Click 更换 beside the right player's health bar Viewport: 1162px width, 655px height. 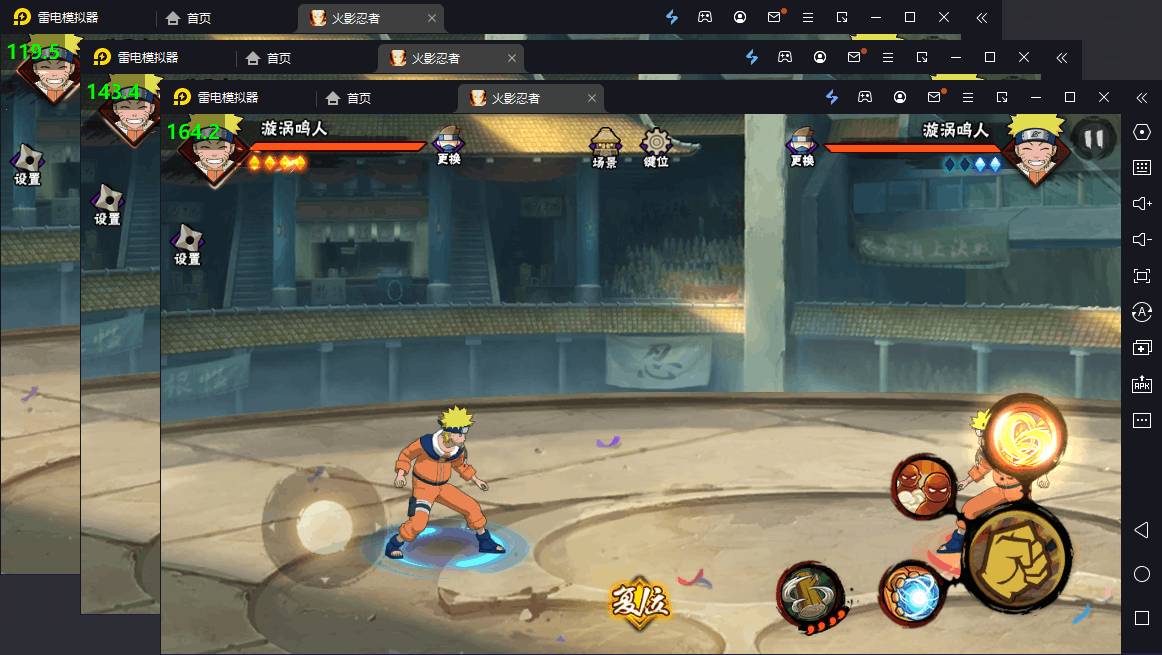pos(802,146)
